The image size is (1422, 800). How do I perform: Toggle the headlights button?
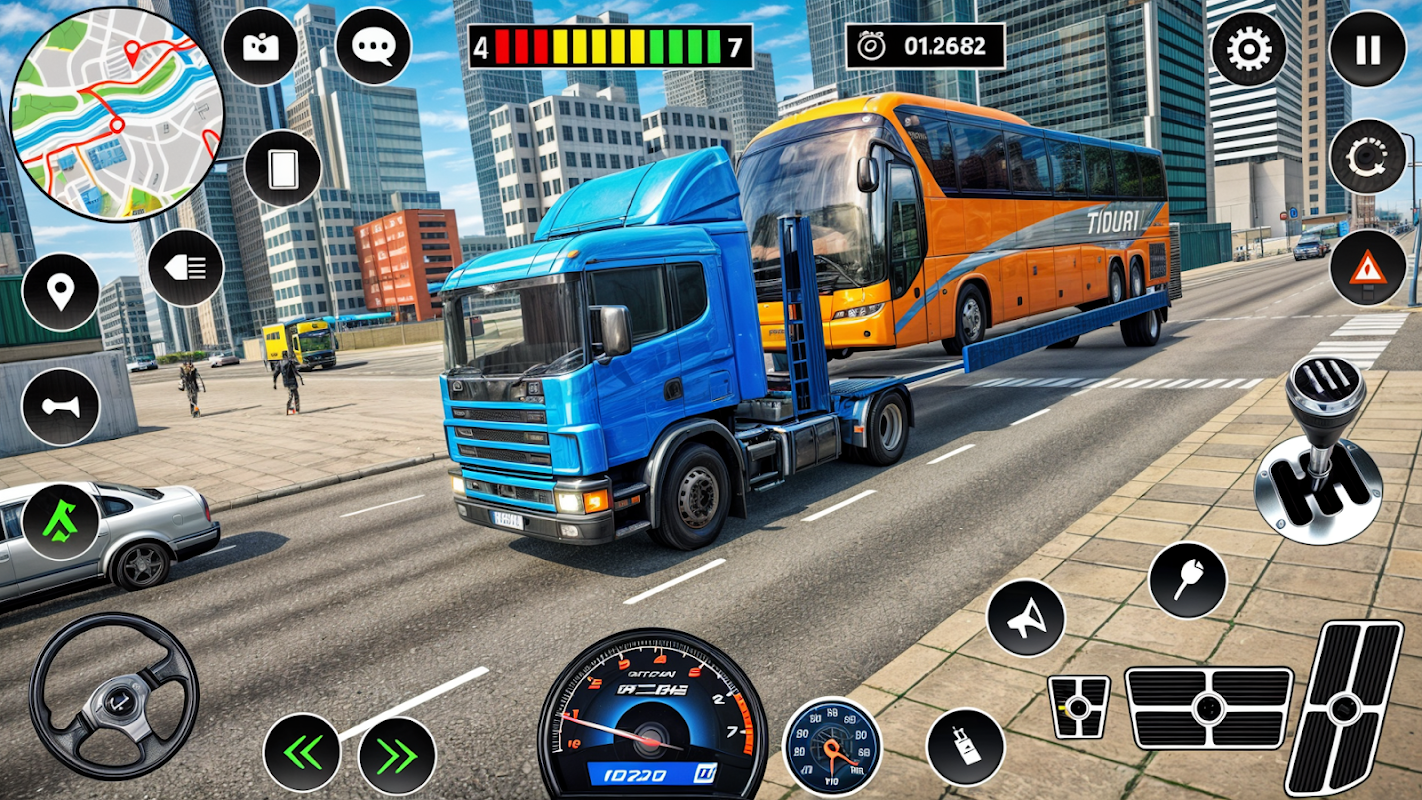point(186,267)
